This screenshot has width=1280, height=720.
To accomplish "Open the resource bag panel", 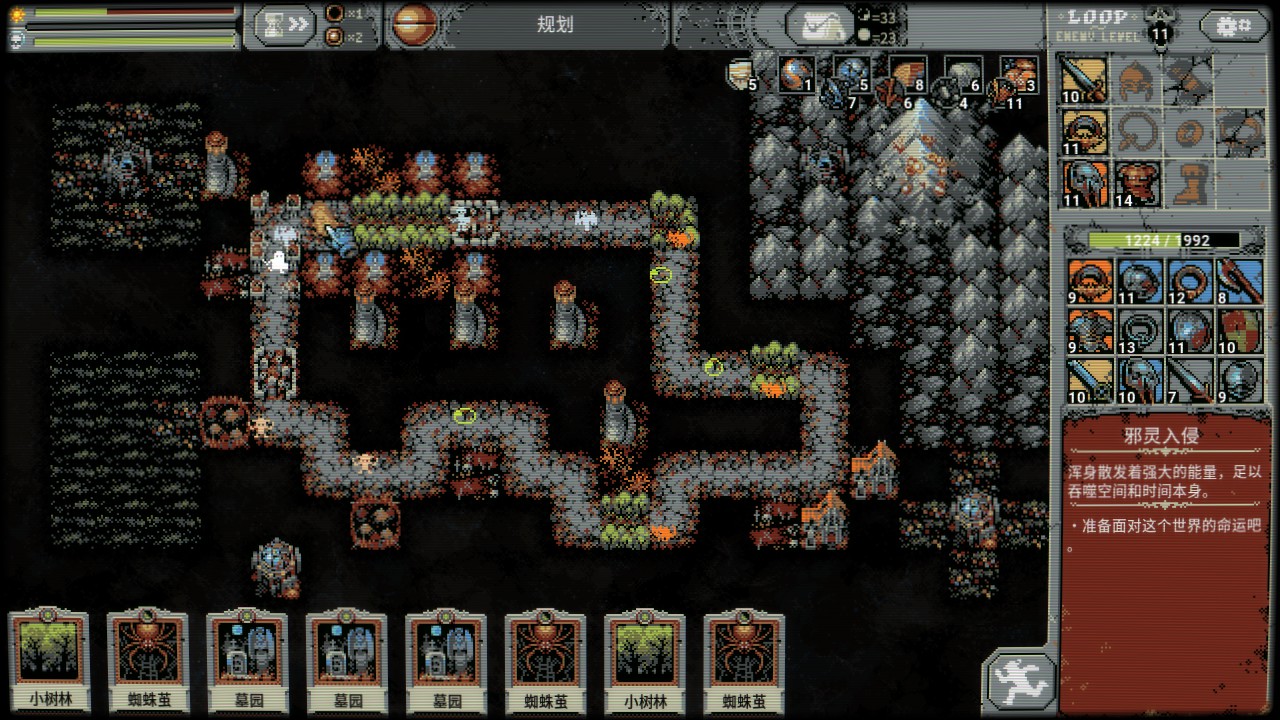I will click(x=819, y=25).
